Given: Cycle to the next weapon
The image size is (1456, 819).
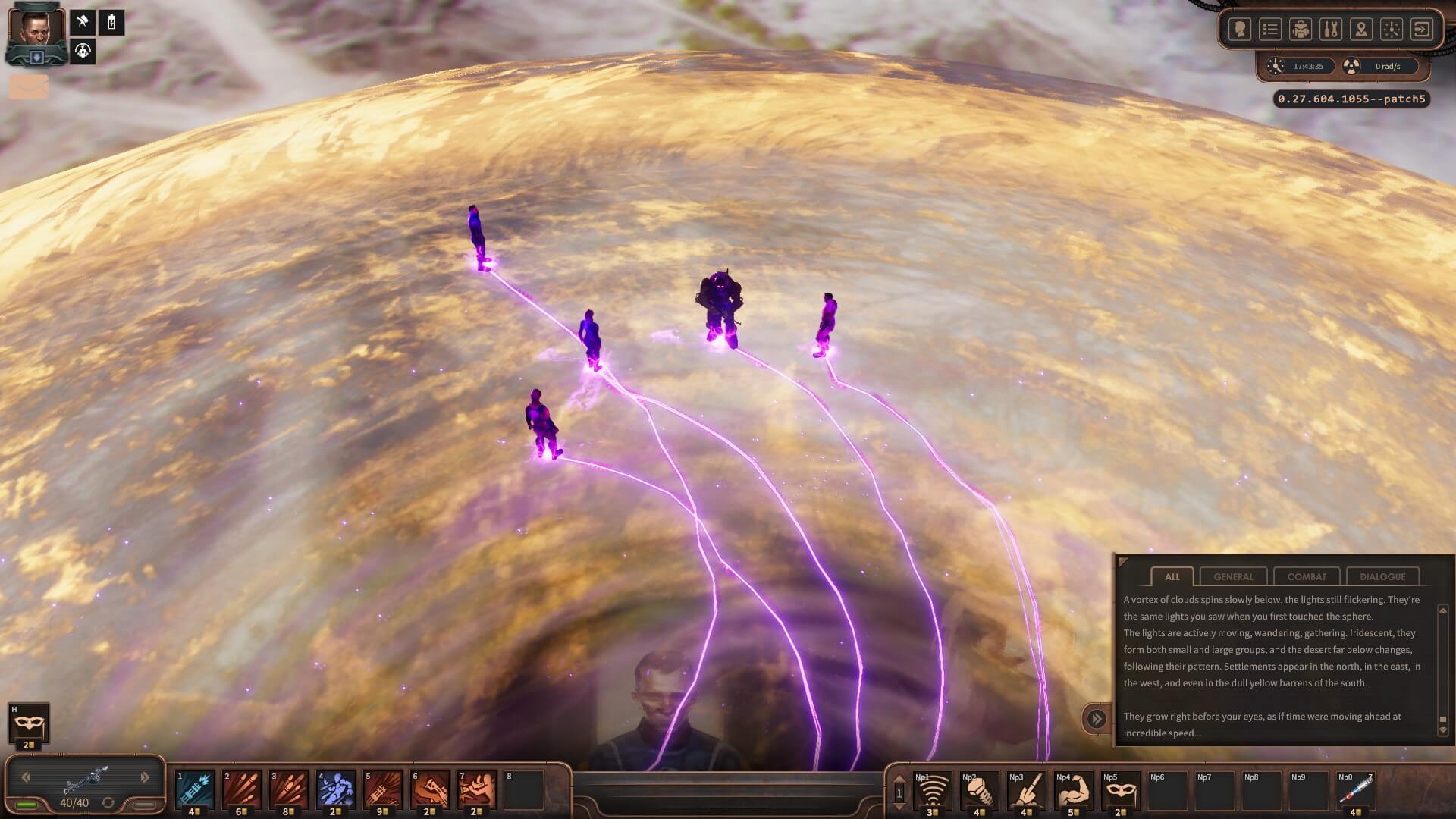Looking at the screenshot, I should pyautogui.click(x=145, y=777).
